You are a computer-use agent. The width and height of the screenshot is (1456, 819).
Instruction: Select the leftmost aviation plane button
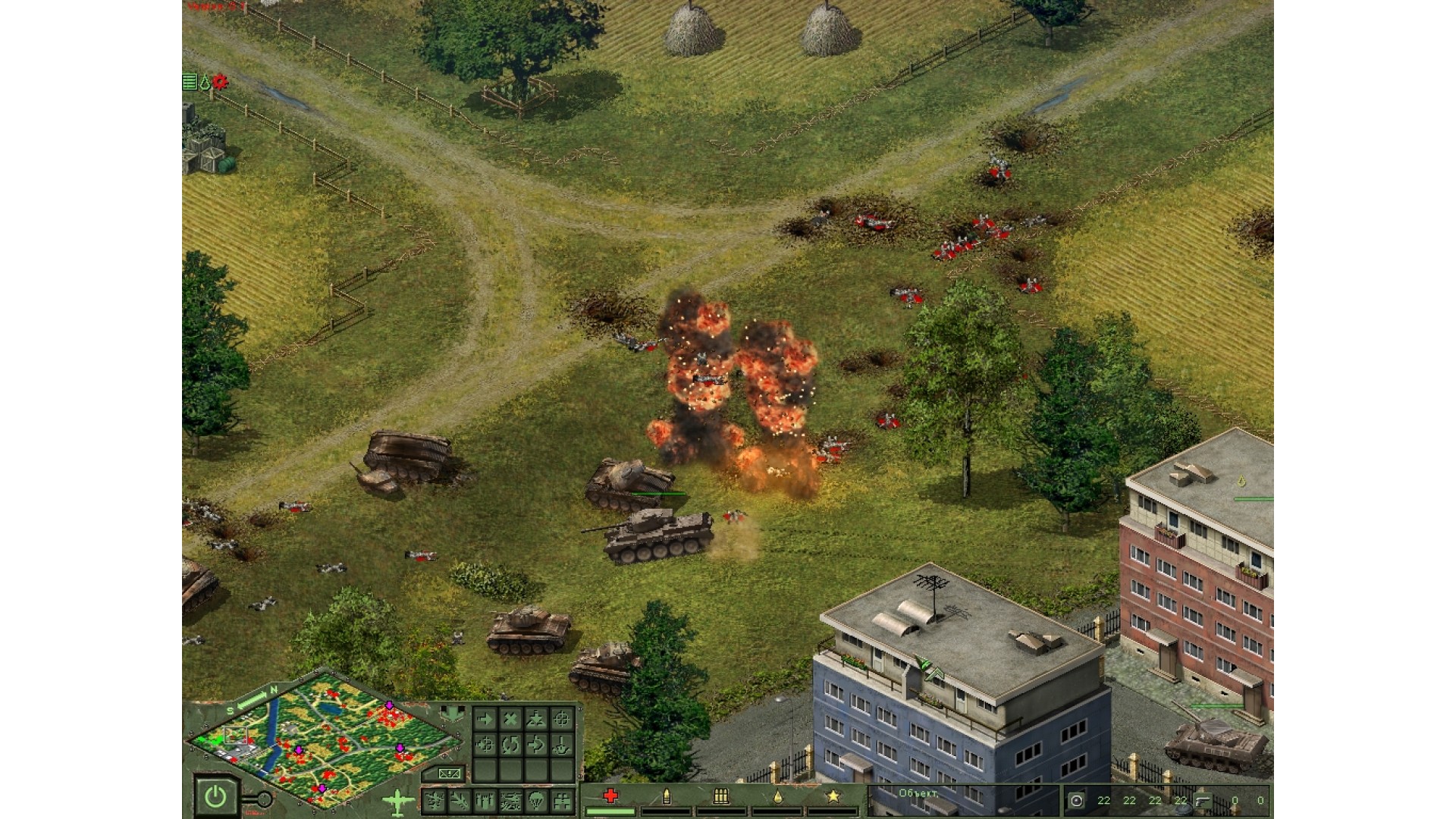click(x=435, y=800)
